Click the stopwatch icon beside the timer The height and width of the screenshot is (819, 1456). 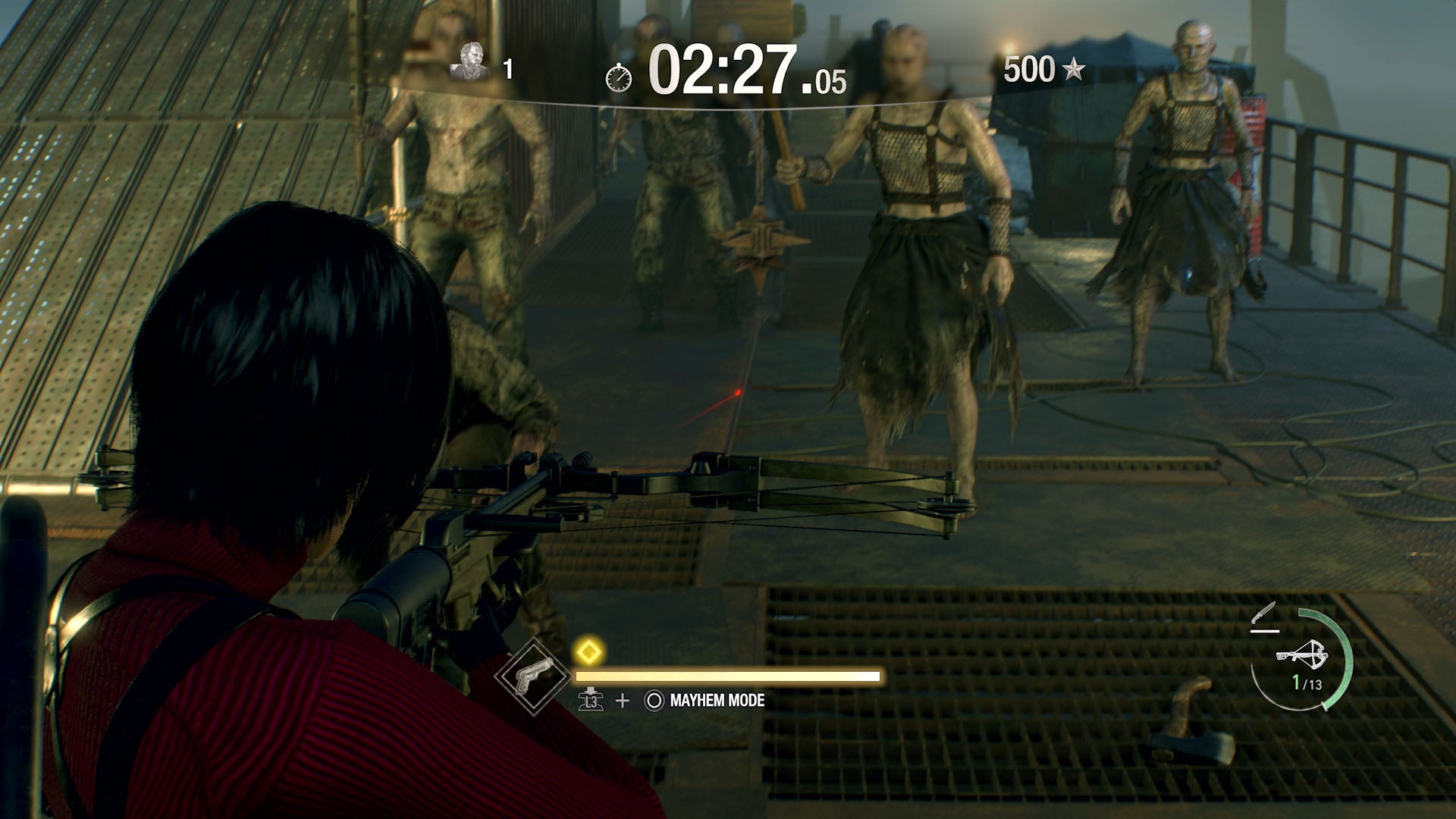coord(619,76)
